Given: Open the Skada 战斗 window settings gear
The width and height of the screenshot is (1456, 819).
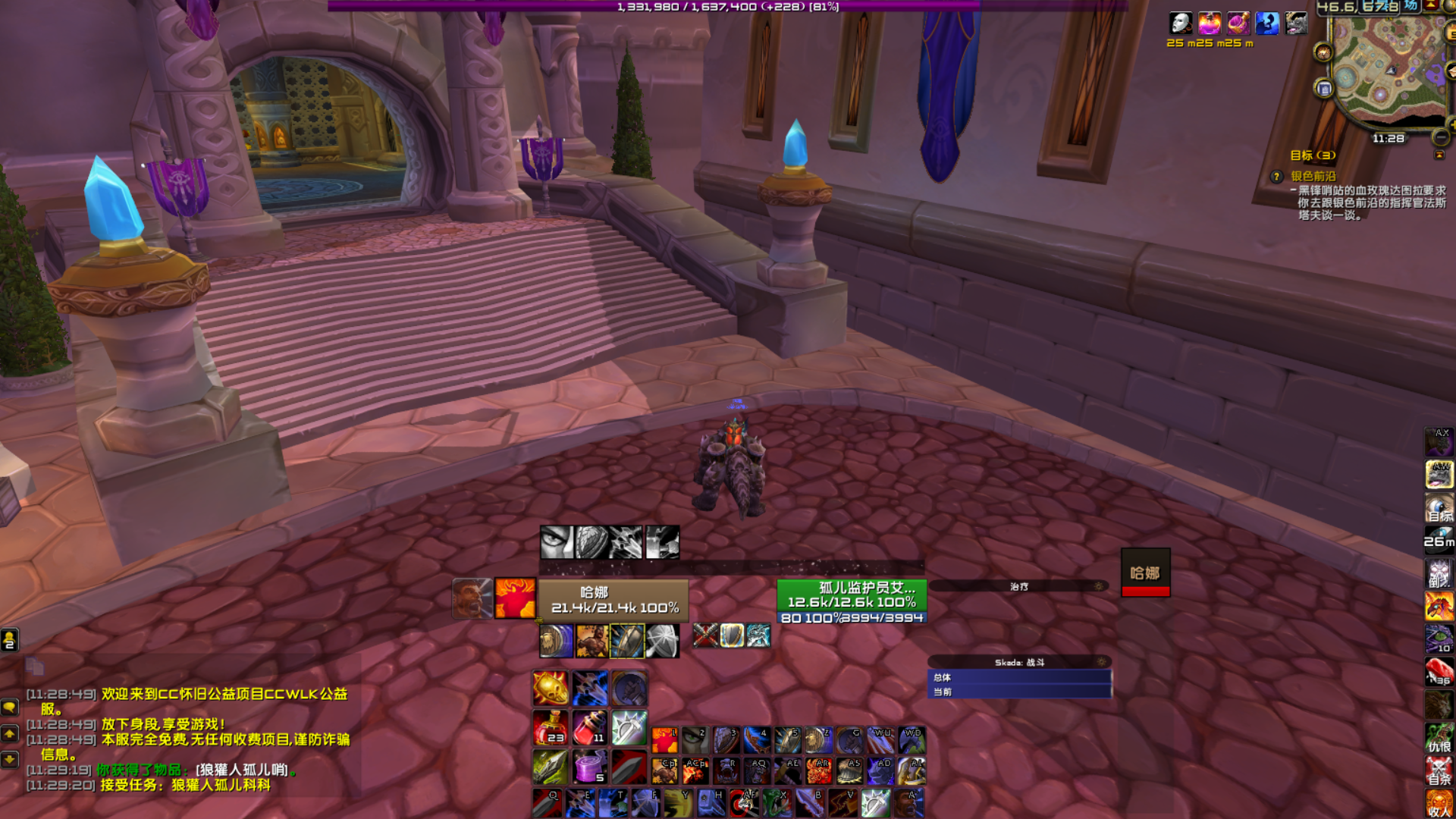Looking at the screenshot, I should click(1100, 662).
